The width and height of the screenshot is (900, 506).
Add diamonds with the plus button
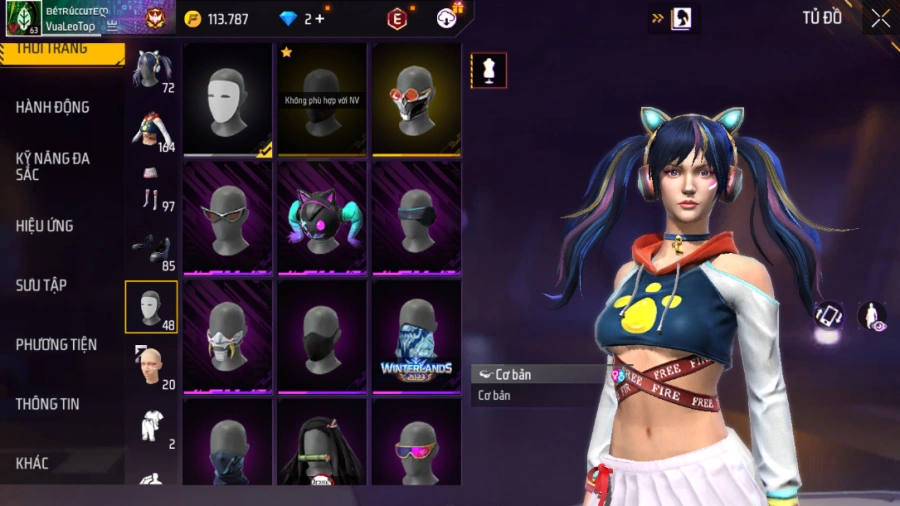[x=319, y=18]
